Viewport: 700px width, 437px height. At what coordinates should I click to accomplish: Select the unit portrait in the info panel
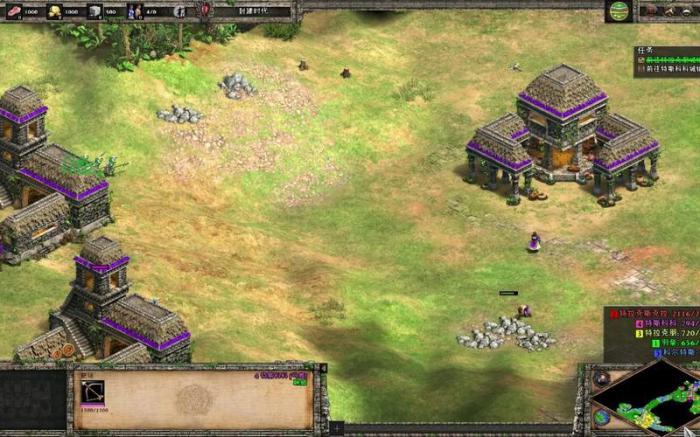93,393
